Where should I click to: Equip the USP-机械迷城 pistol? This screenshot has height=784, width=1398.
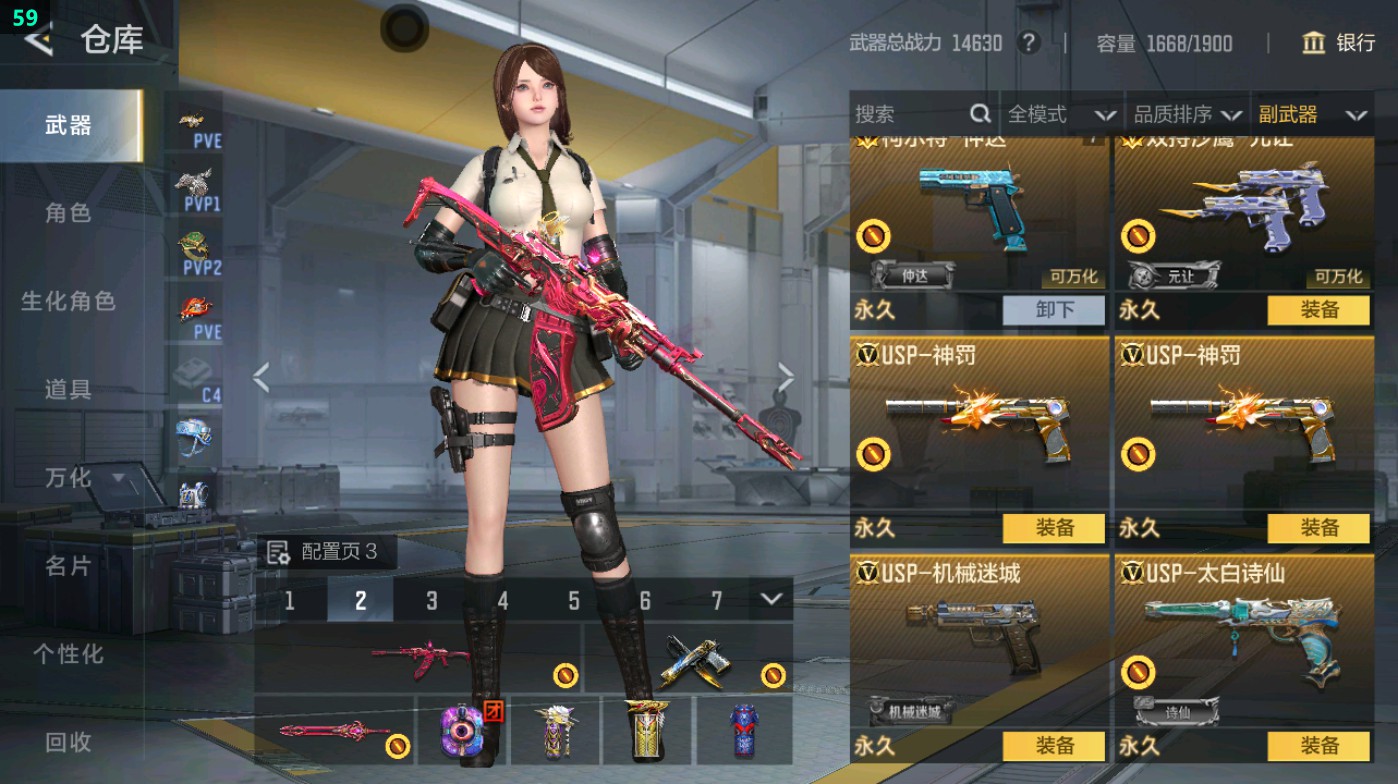coord(1054,746)
